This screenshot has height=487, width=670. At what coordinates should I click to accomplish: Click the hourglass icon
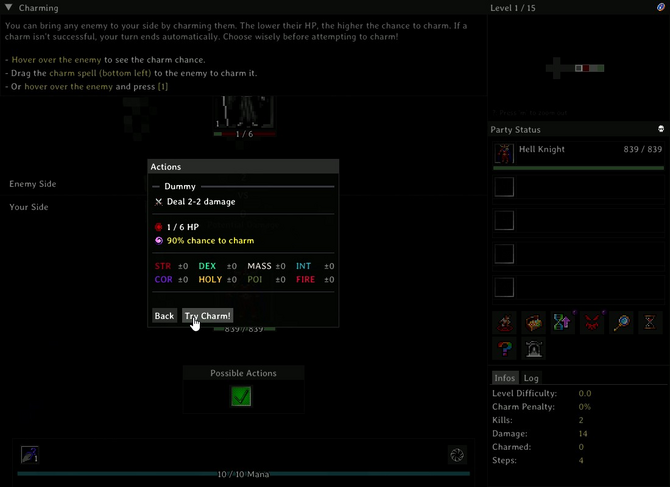(650, 322)
